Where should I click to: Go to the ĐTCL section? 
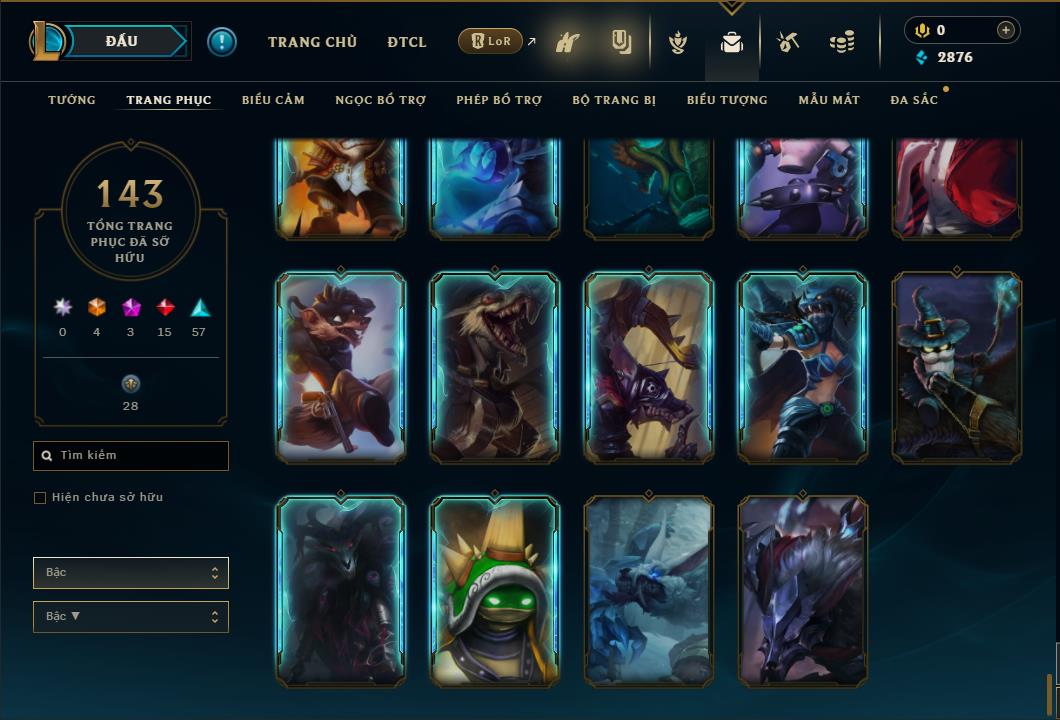click(x=407, y=42)
